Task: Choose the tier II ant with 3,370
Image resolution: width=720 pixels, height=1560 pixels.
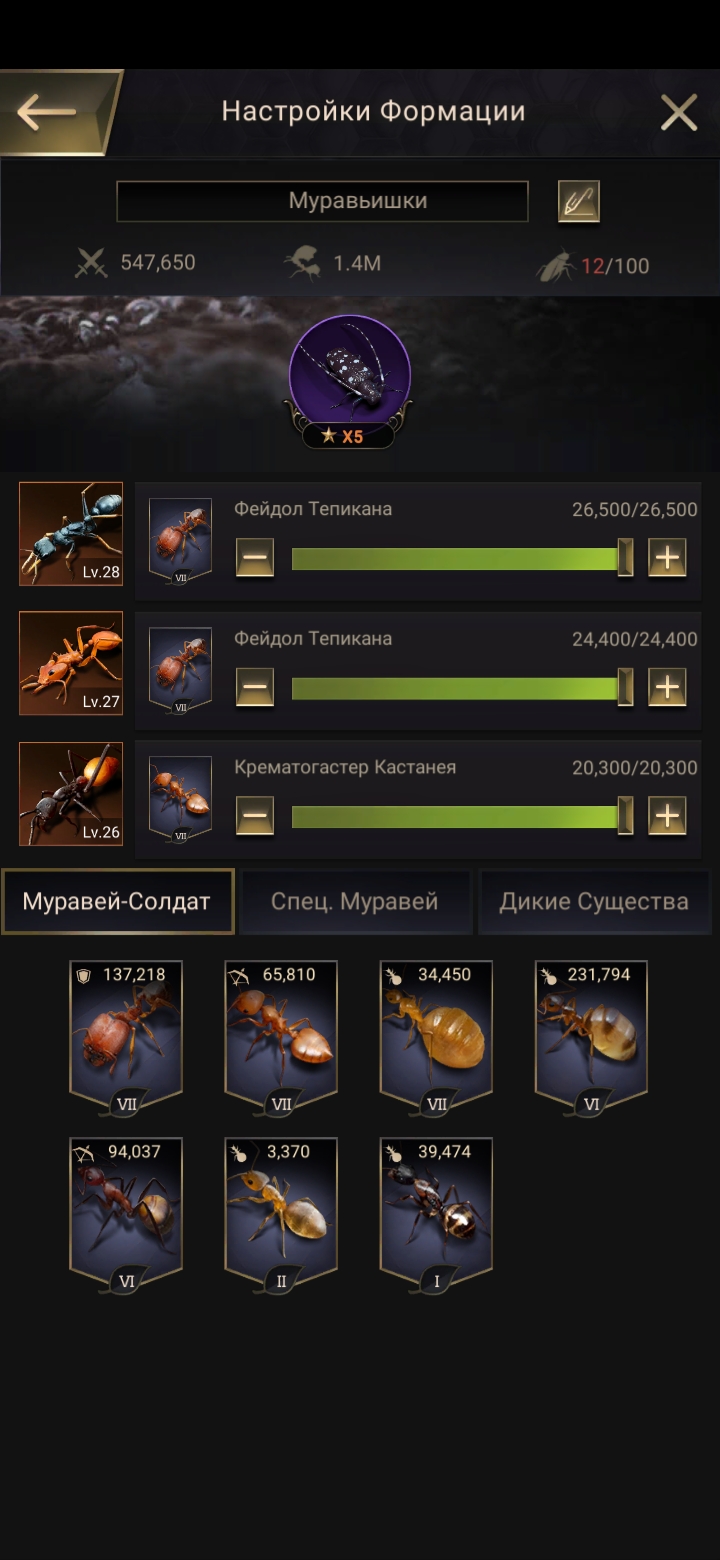Action: coord(281,1210)
